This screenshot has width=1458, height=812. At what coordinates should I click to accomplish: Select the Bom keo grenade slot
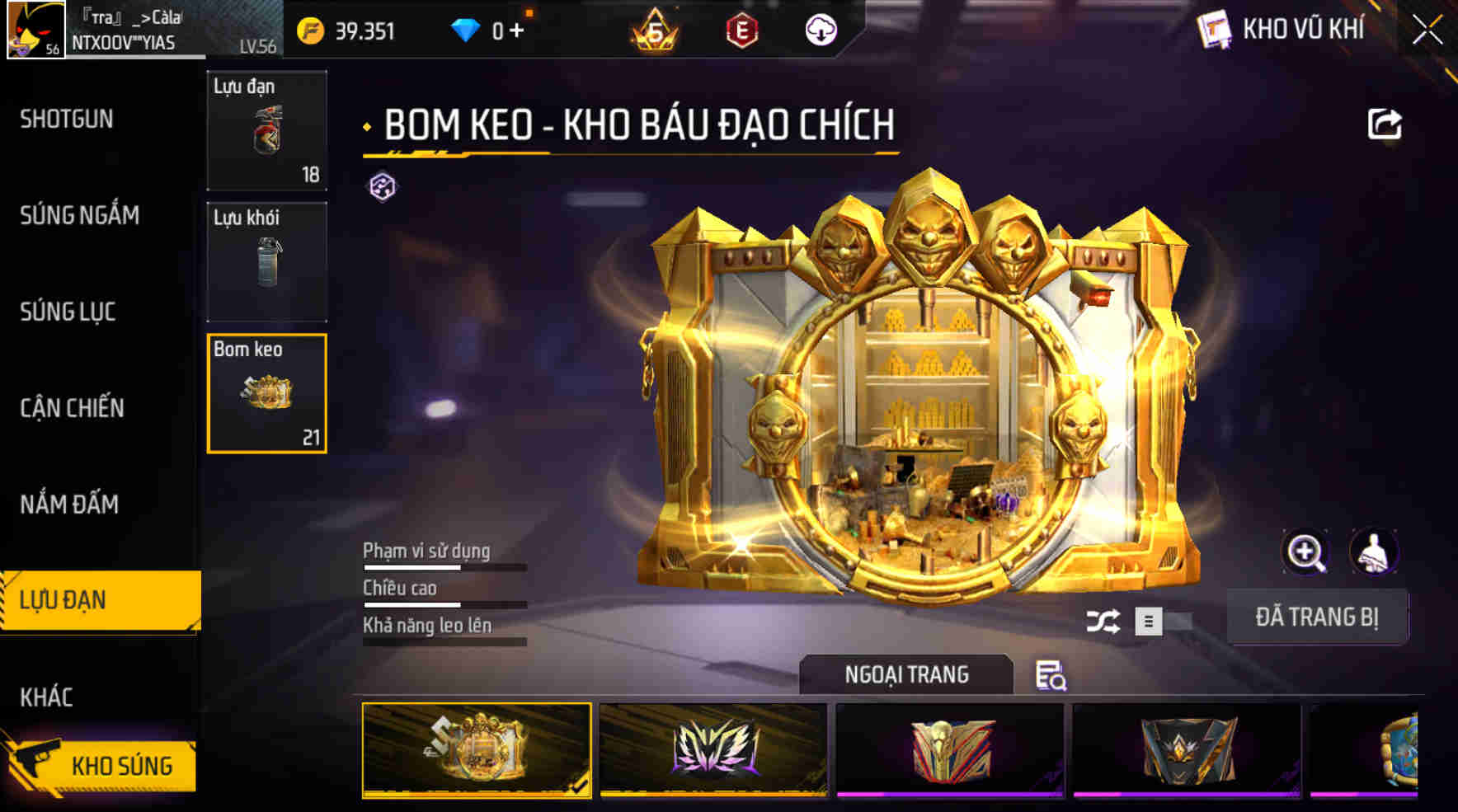coord(266,392)
